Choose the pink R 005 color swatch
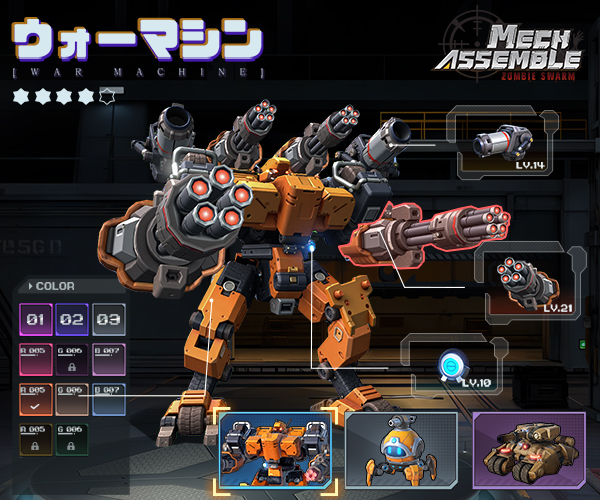Viewport: 600px width, 500px height. (36, 358)
